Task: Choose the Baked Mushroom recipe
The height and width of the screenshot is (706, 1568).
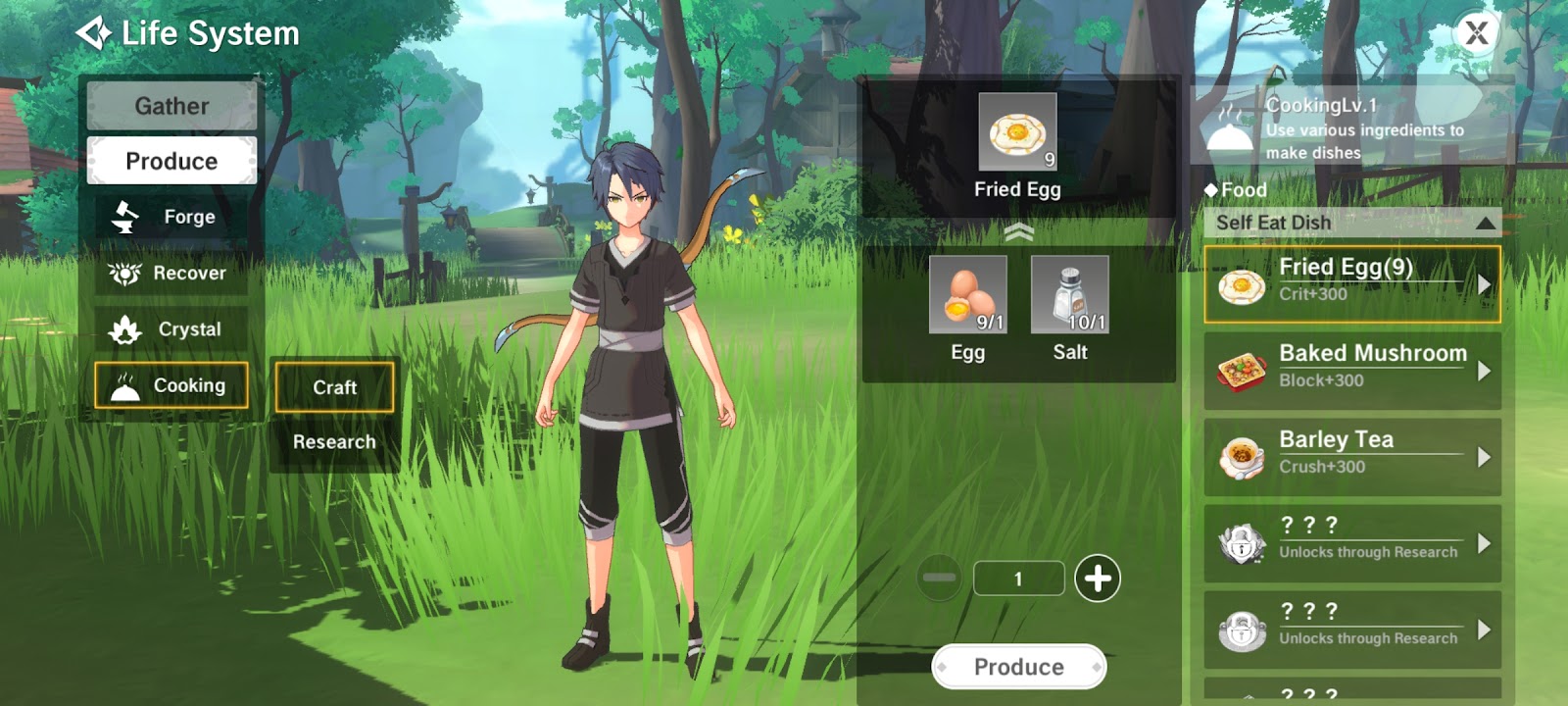Action: pyautogui.click(x=1351, y=371)
